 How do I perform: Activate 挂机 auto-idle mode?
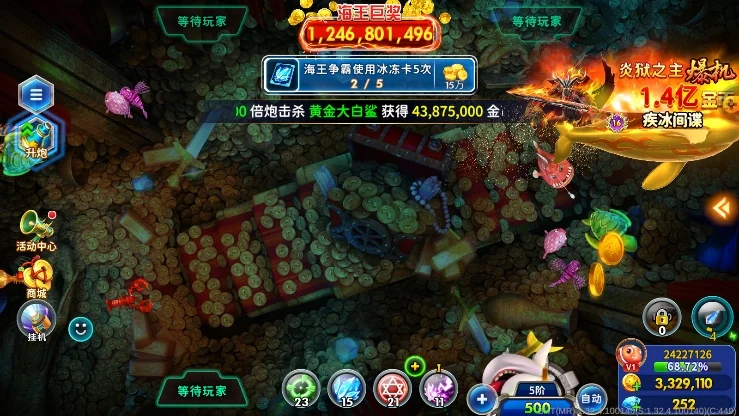tap(36, 321)
